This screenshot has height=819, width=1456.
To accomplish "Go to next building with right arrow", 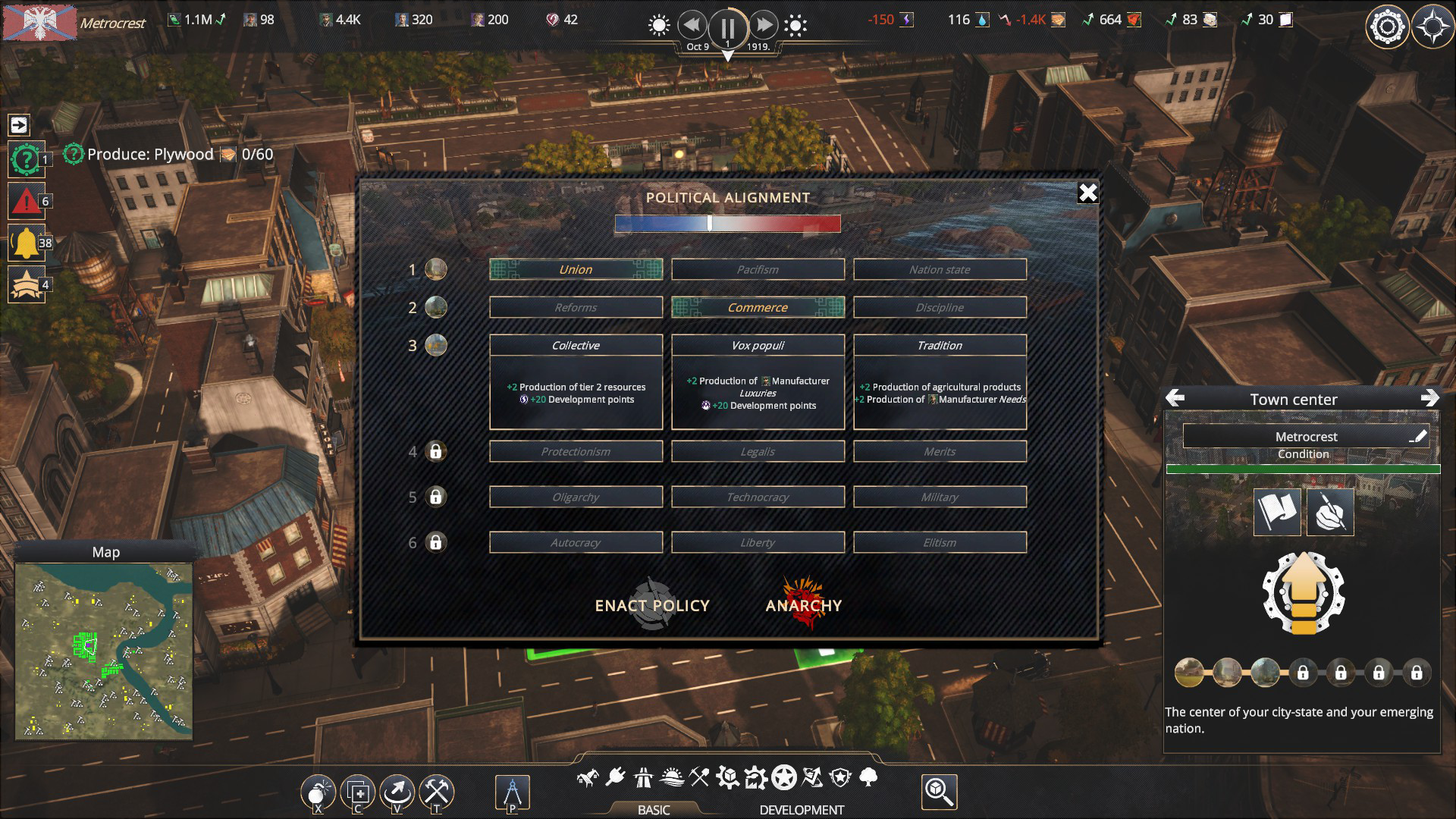I will click(1429, 398).
